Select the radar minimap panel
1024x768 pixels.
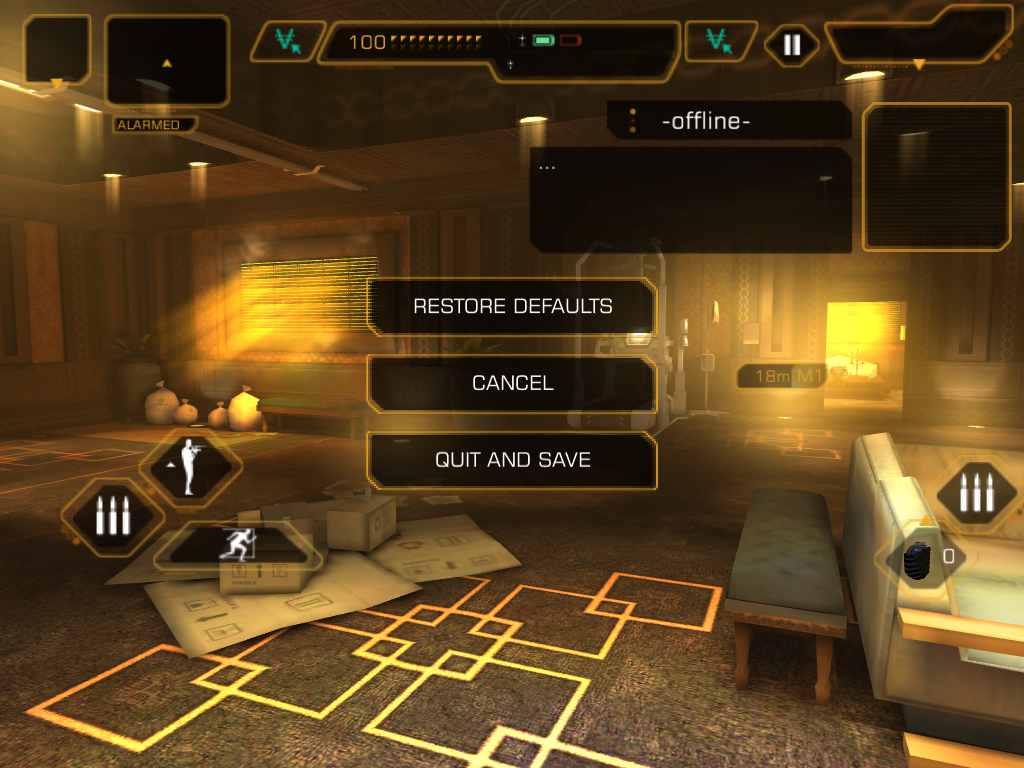(167, 61)
